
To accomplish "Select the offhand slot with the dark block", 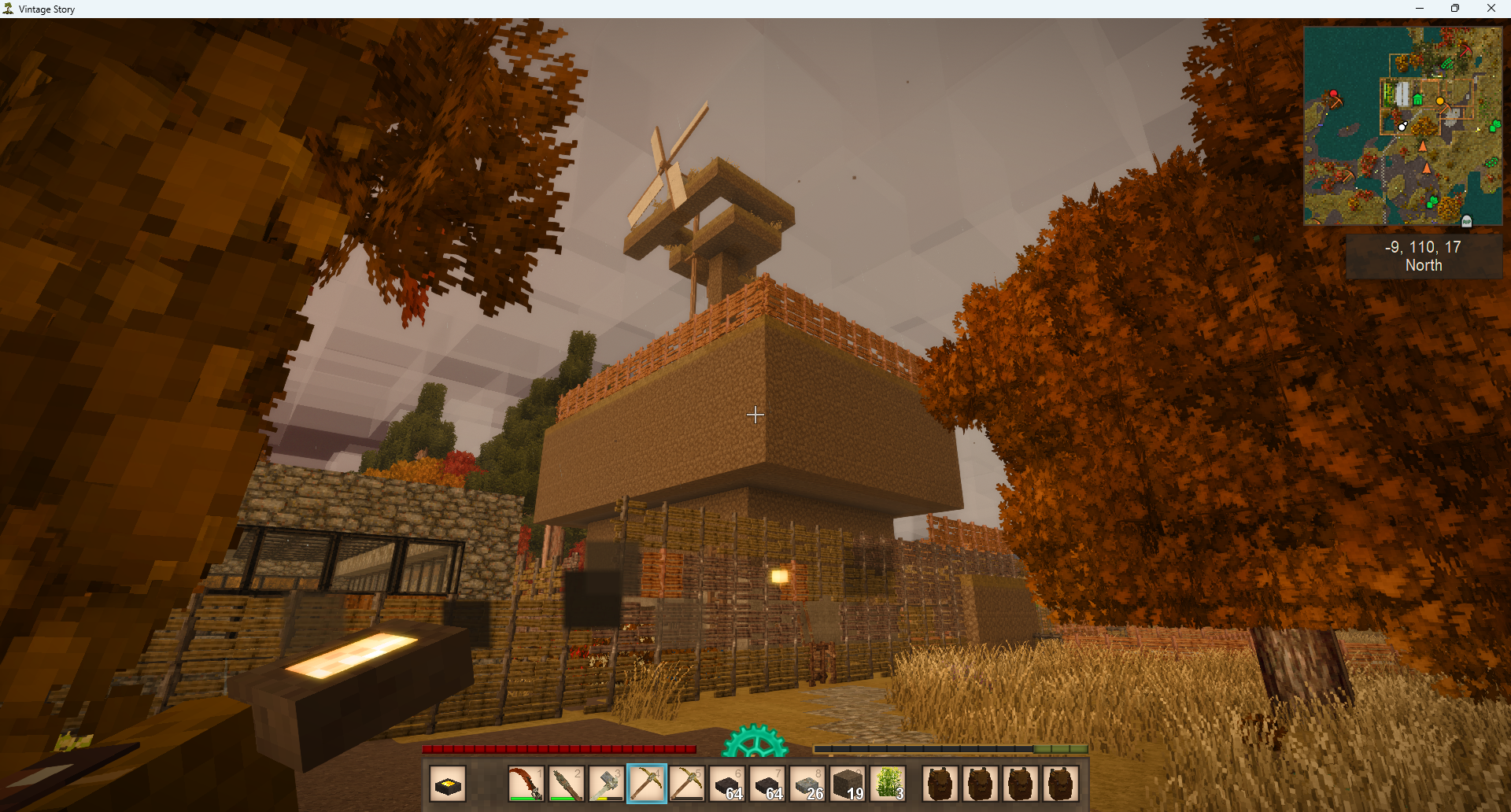I will (448, 784).
